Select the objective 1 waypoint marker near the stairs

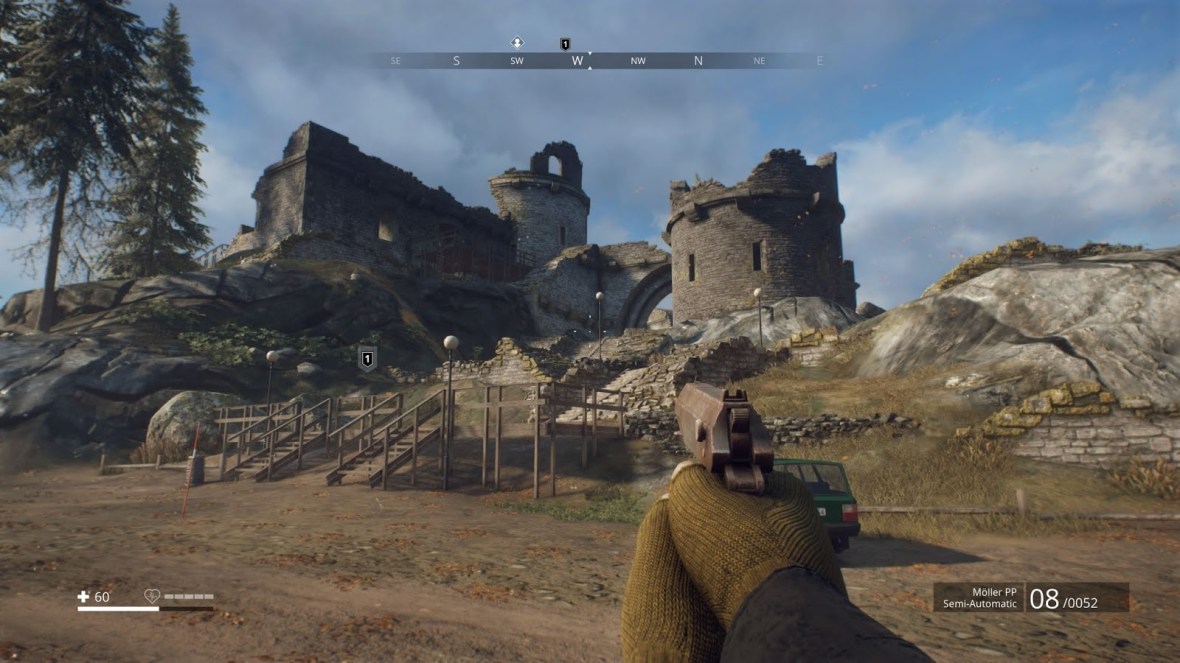pos(367,358)
